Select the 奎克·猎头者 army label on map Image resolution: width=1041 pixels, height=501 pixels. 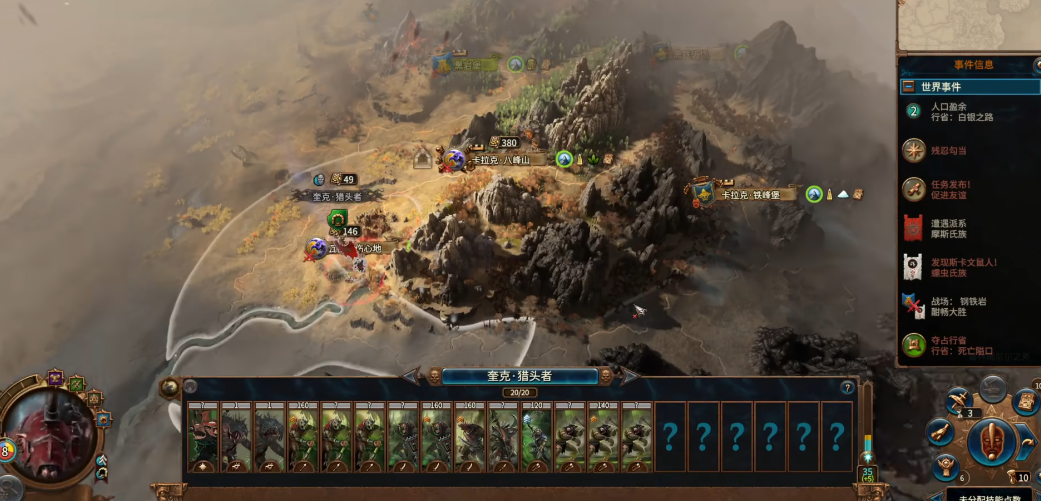337,197
